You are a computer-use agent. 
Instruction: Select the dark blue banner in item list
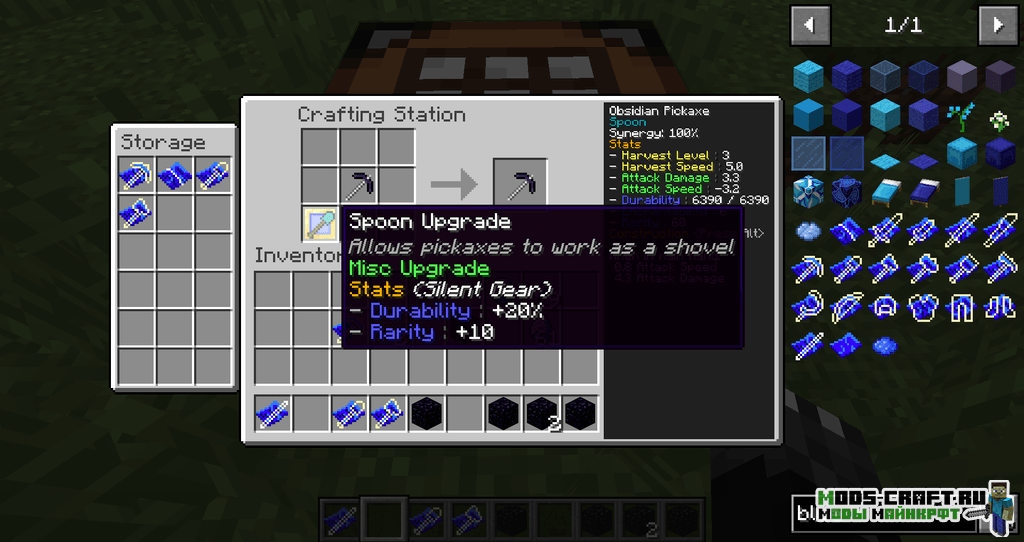tap(1000, 192)
